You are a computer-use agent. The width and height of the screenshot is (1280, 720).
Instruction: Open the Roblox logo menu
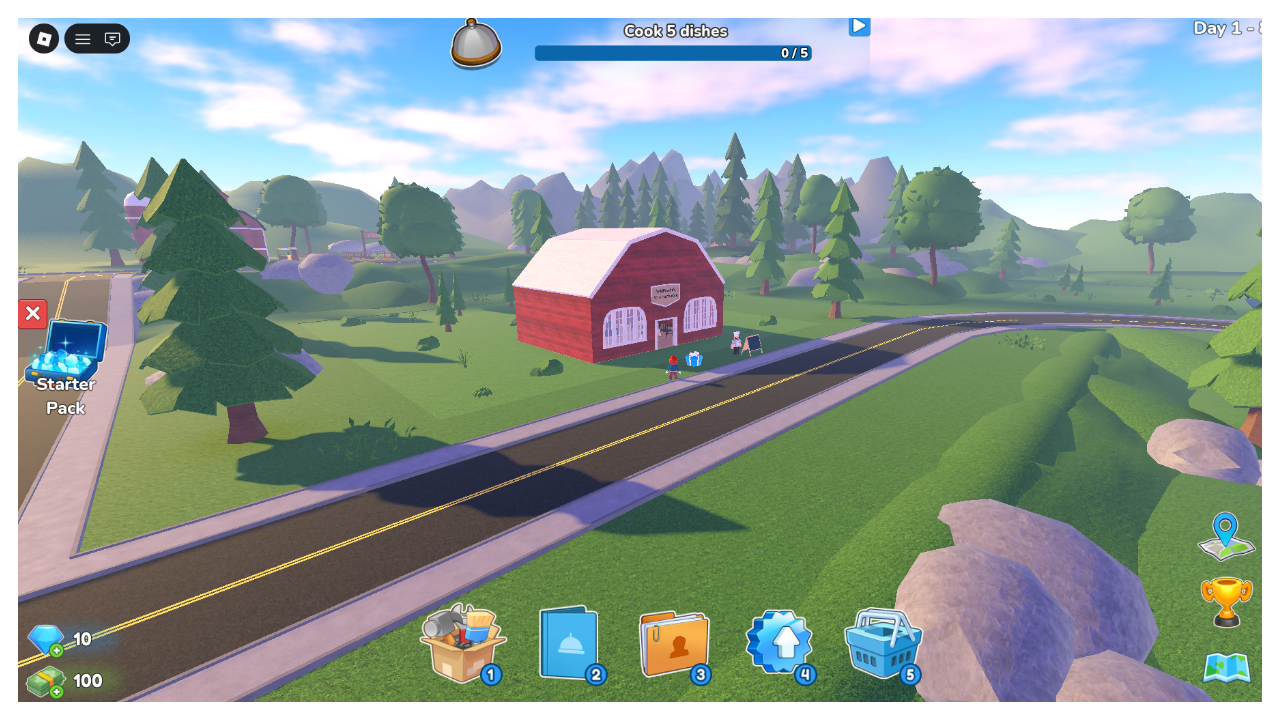coord(44,39)
